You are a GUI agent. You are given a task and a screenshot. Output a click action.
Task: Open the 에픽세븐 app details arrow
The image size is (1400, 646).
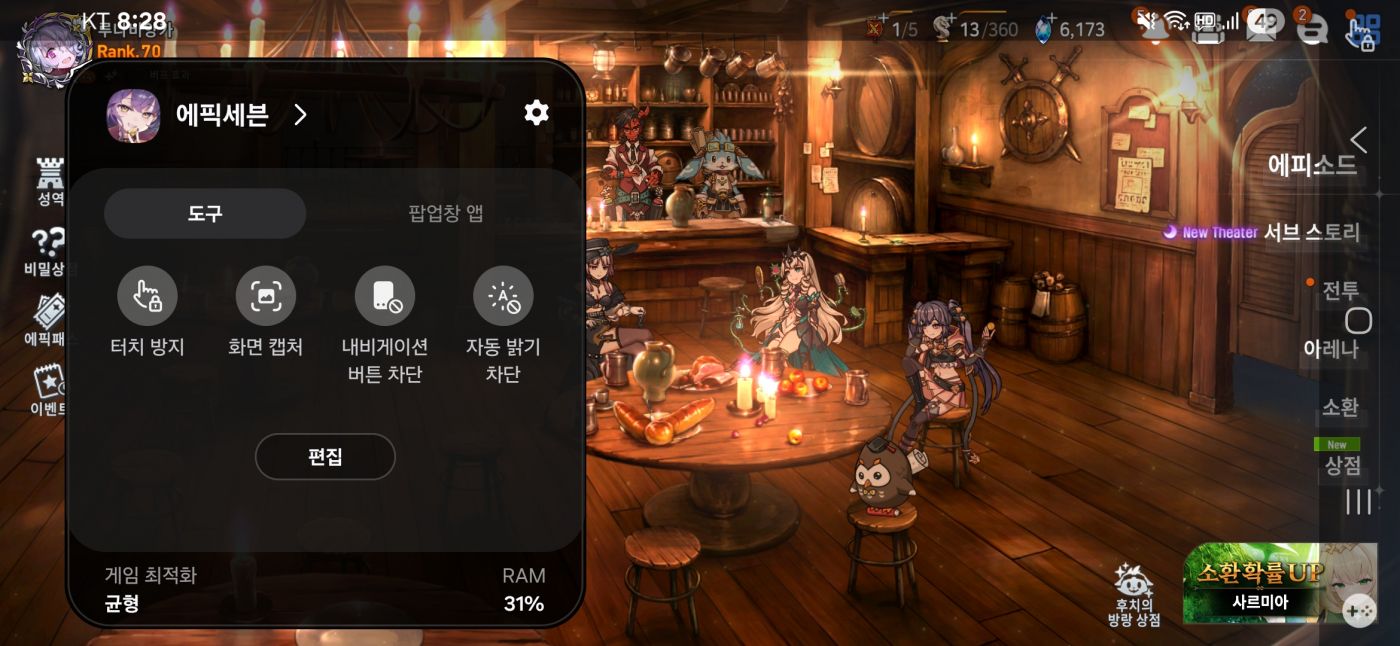coord(300,115)
